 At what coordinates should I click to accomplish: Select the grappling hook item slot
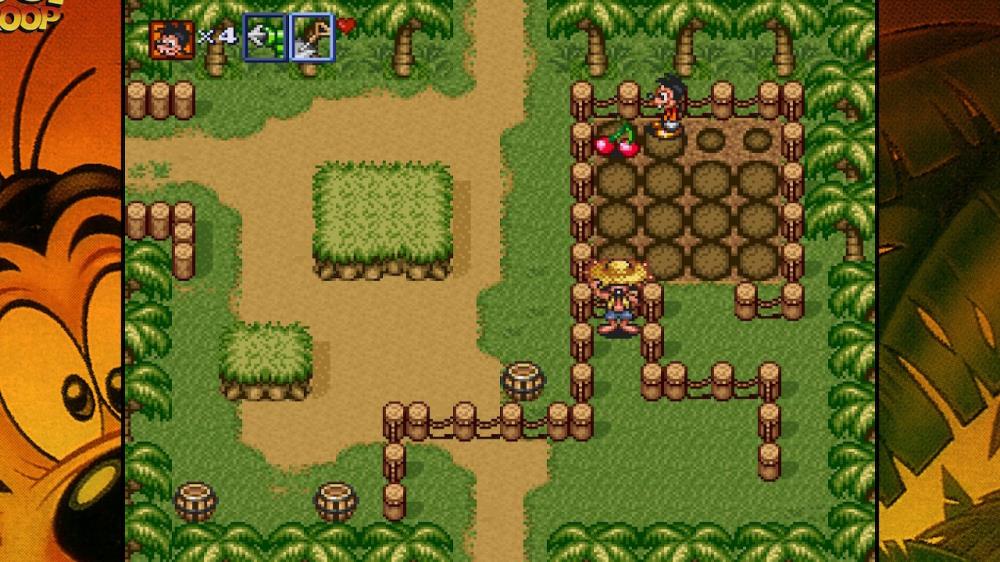tap(265, 38)
